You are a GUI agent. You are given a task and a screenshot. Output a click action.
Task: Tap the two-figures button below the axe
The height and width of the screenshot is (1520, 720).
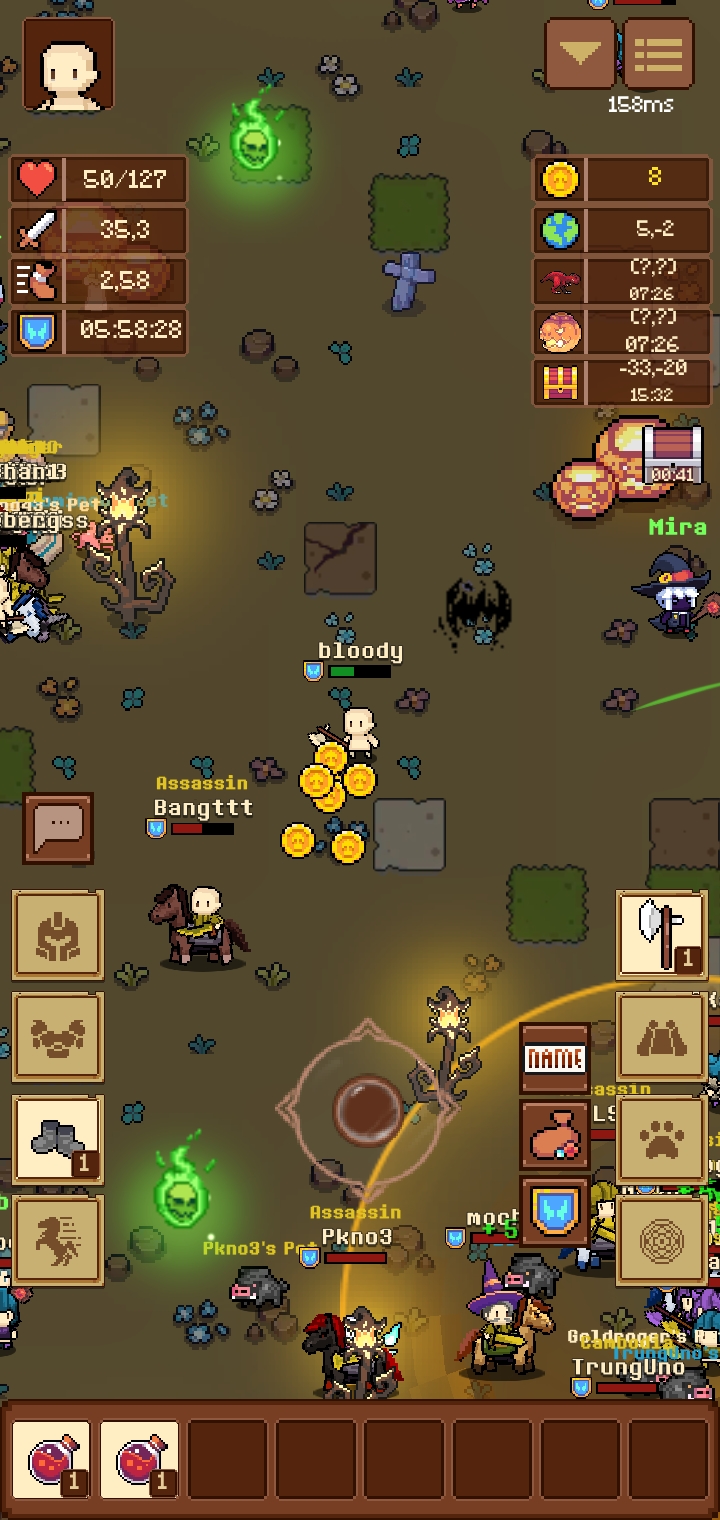tap(661, 1037)
